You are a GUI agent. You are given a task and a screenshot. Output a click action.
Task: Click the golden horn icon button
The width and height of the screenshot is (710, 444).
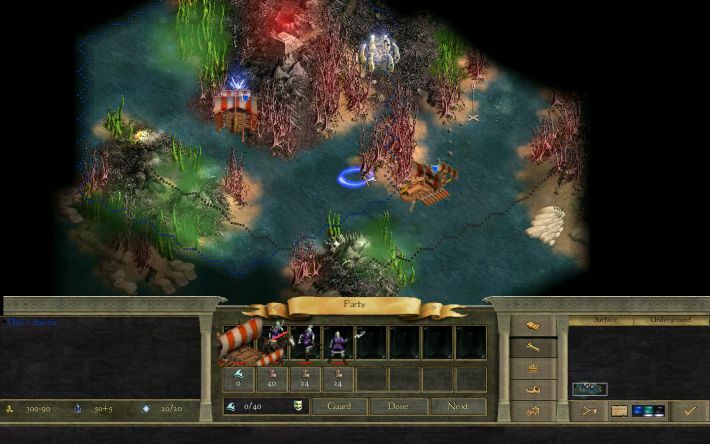532,389
